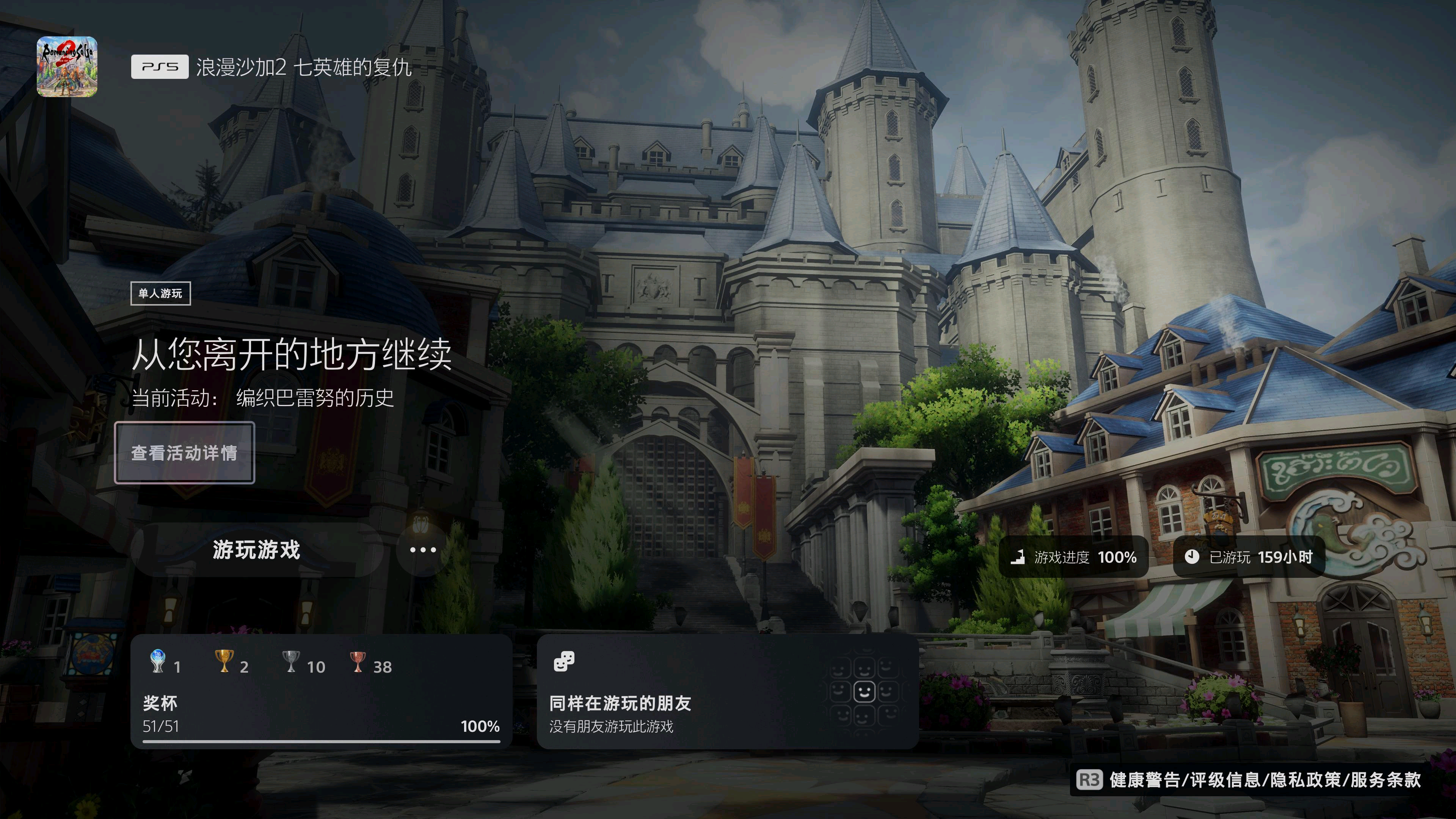The height and width of the screenshot is (819, 1456).
Task: Open the 奖杯 trophies card
Action: click(x=321, y=692)
